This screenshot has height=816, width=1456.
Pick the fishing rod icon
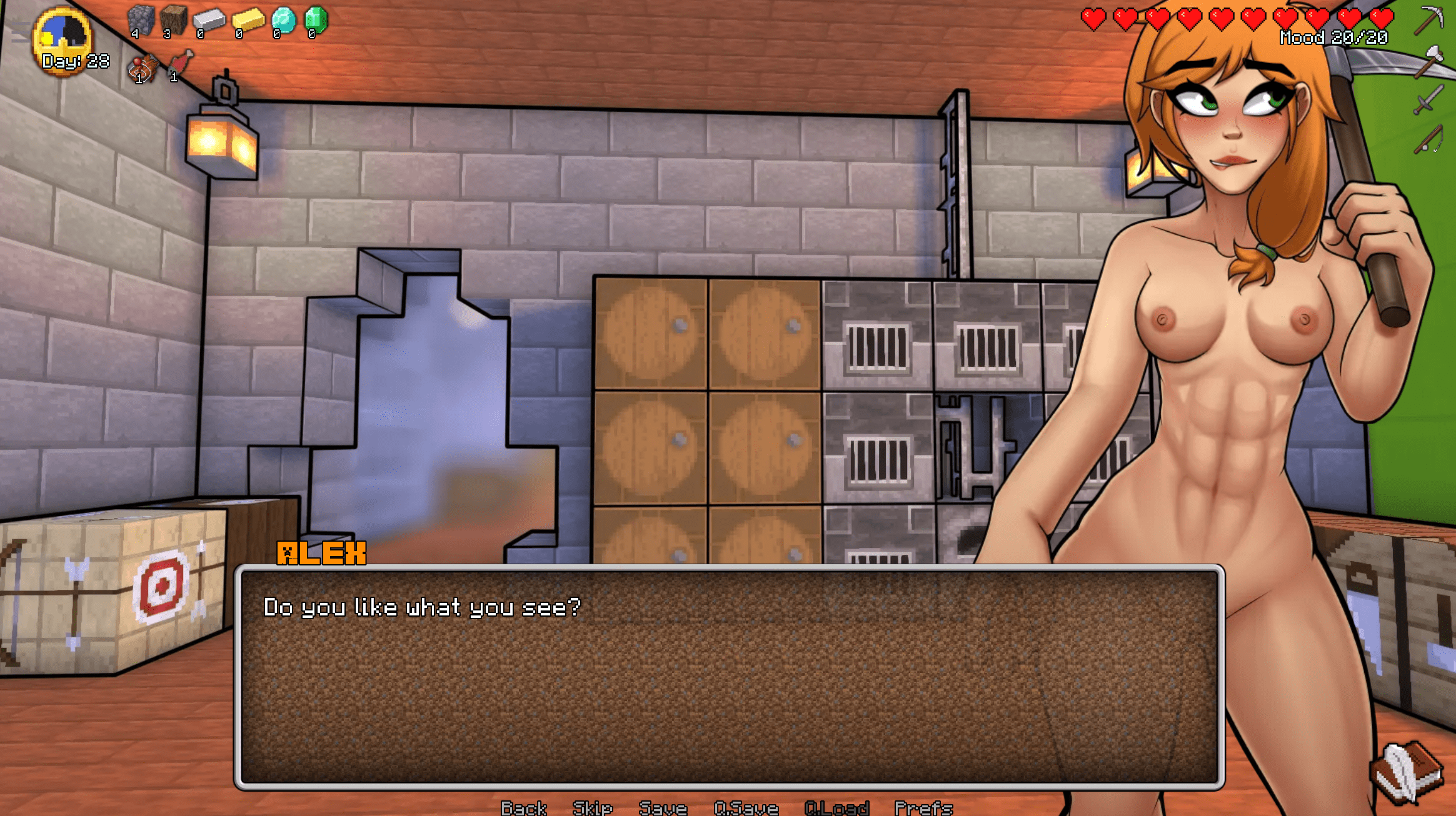coord(1428,139)
